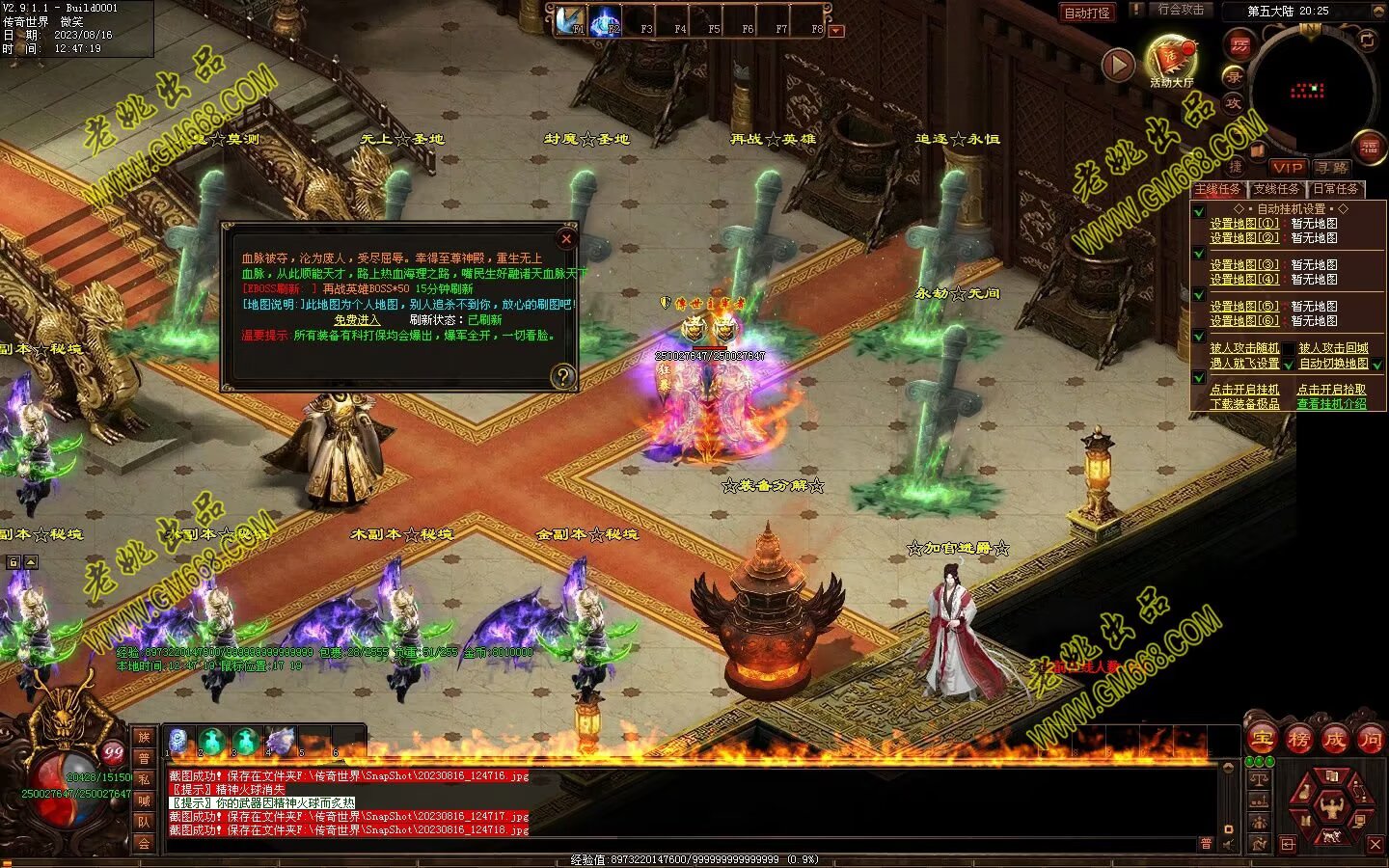The image size is (1389, 868).
Task: Close the 再战英雄 map dialog
Action: point(566,238)
